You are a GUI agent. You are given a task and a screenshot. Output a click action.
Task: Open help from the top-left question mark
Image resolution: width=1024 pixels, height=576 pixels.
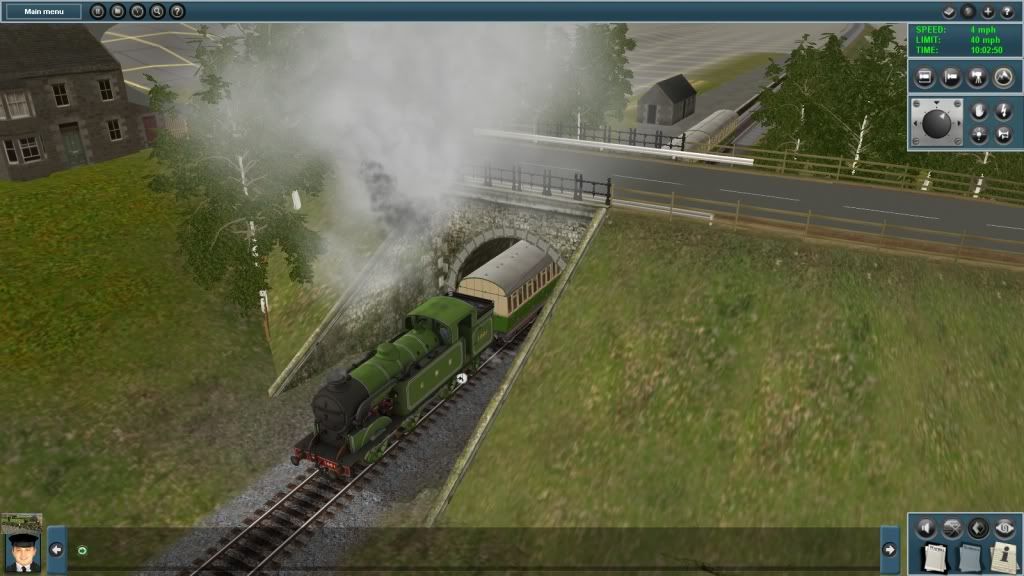(x=177, y=11)
